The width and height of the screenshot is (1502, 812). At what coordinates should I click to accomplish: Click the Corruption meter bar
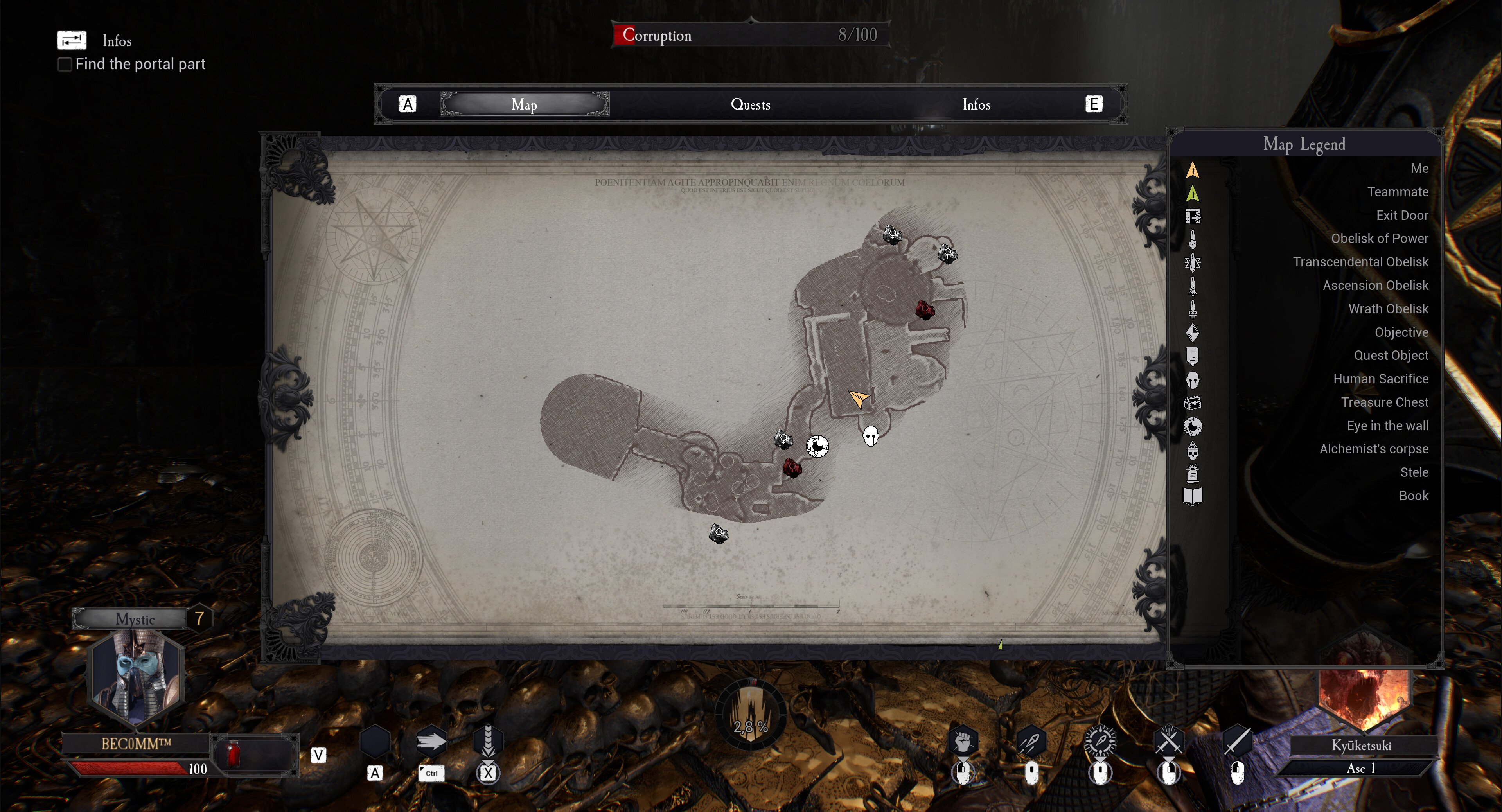[751, 35]
